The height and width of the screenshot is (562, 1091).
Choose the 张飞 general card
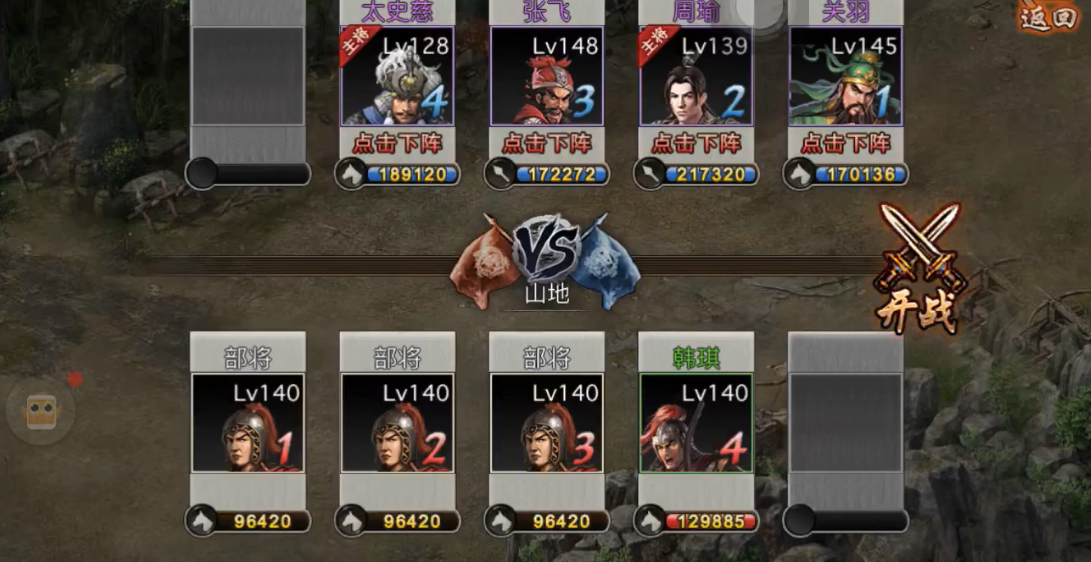[547, 76]
